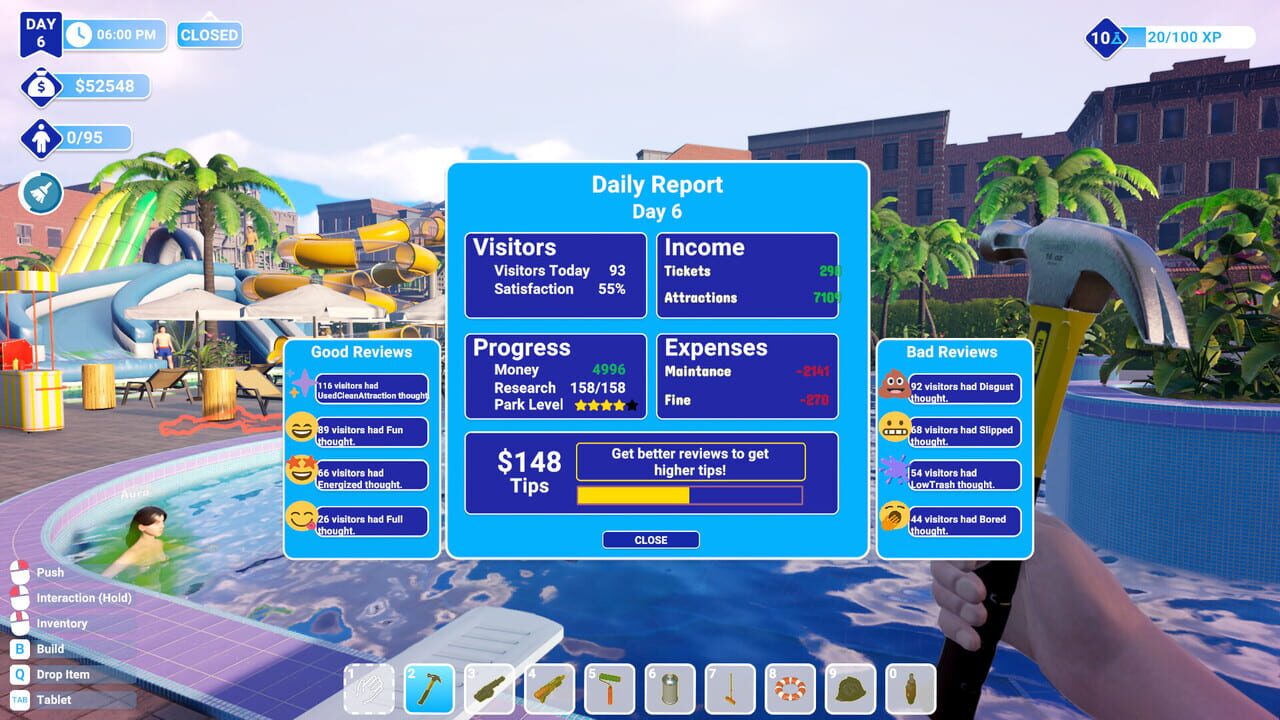Select the Slipped bad review entry

pyautogui.click(x=964, y=435)
